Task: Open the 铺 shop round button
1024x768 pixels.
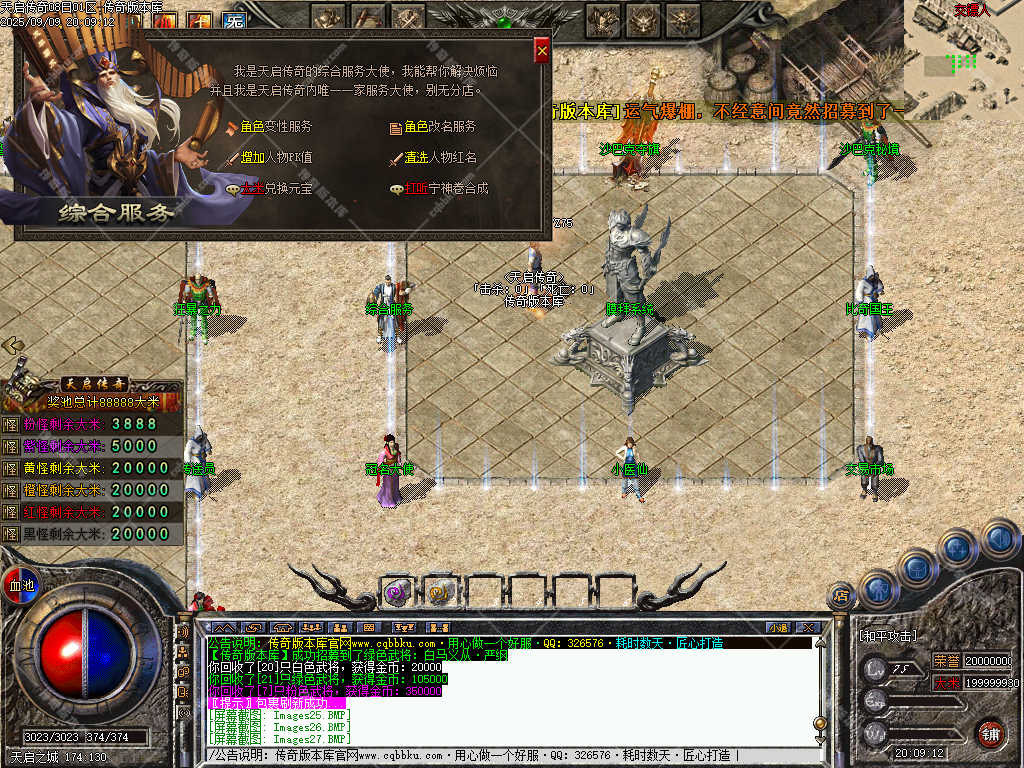Action: coord(989,734)
